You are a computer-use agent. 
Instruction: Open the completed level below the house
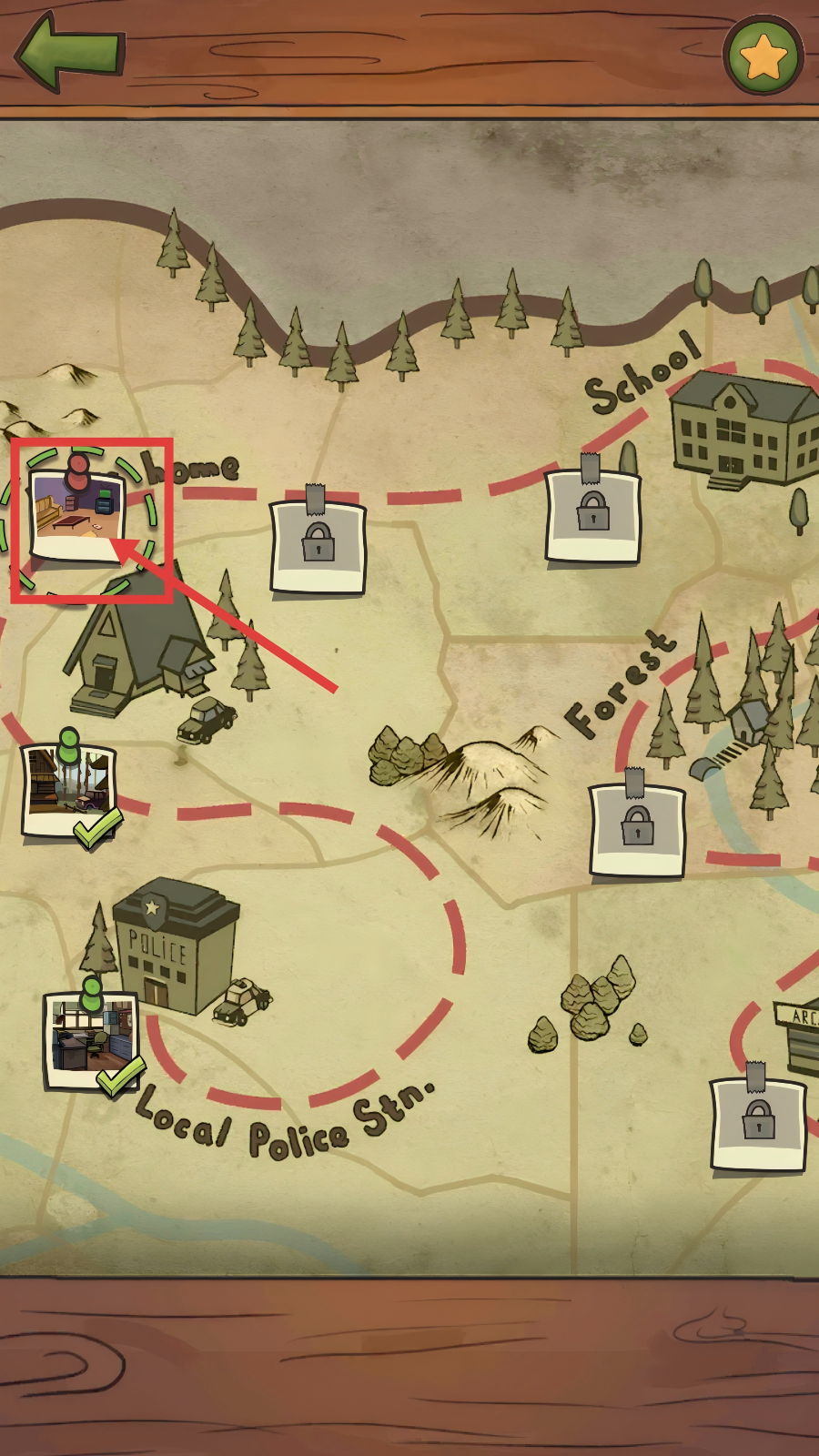69,790
